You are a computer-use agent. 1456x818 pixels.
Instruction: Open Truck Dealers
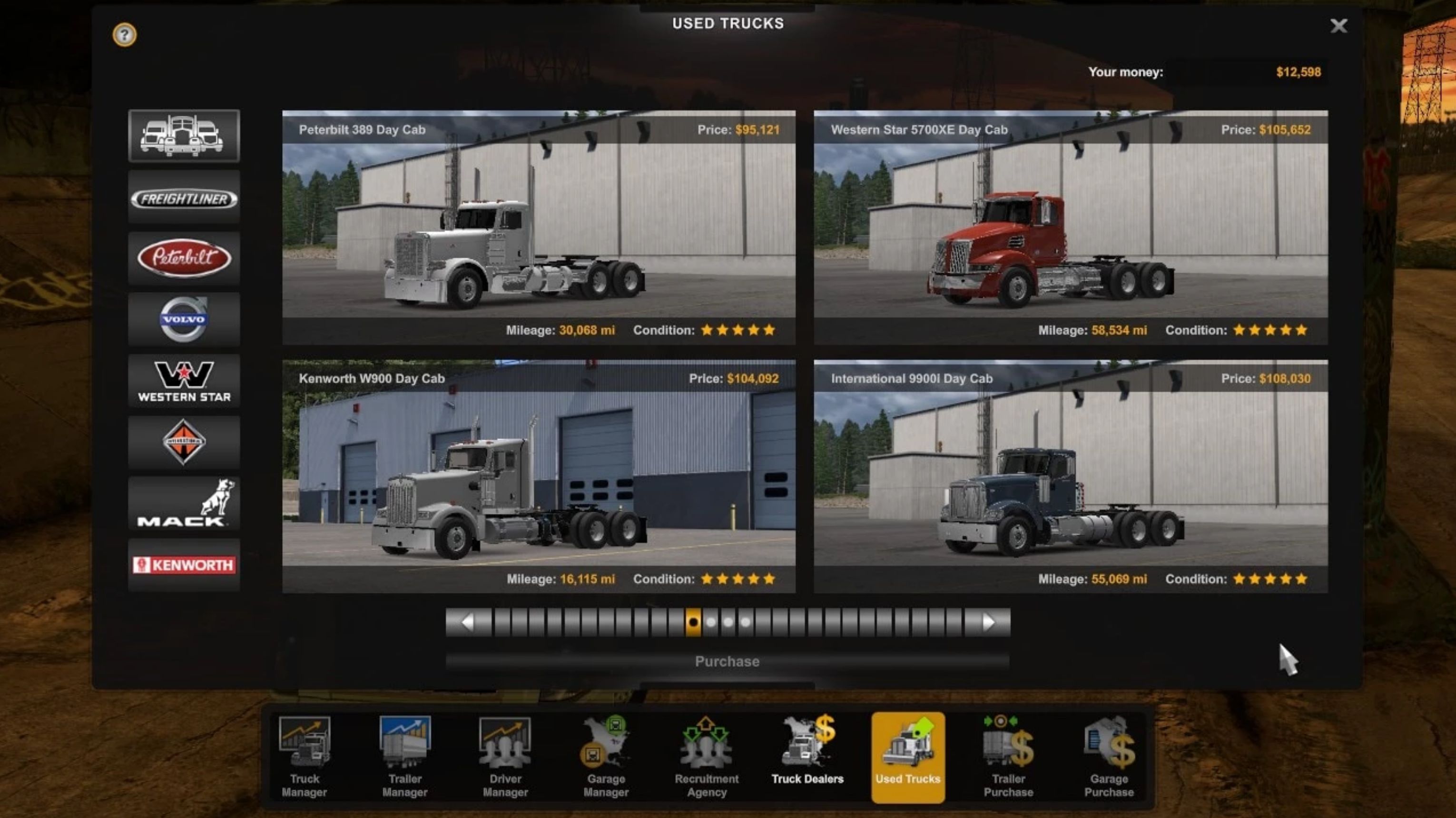pos(807,757)
